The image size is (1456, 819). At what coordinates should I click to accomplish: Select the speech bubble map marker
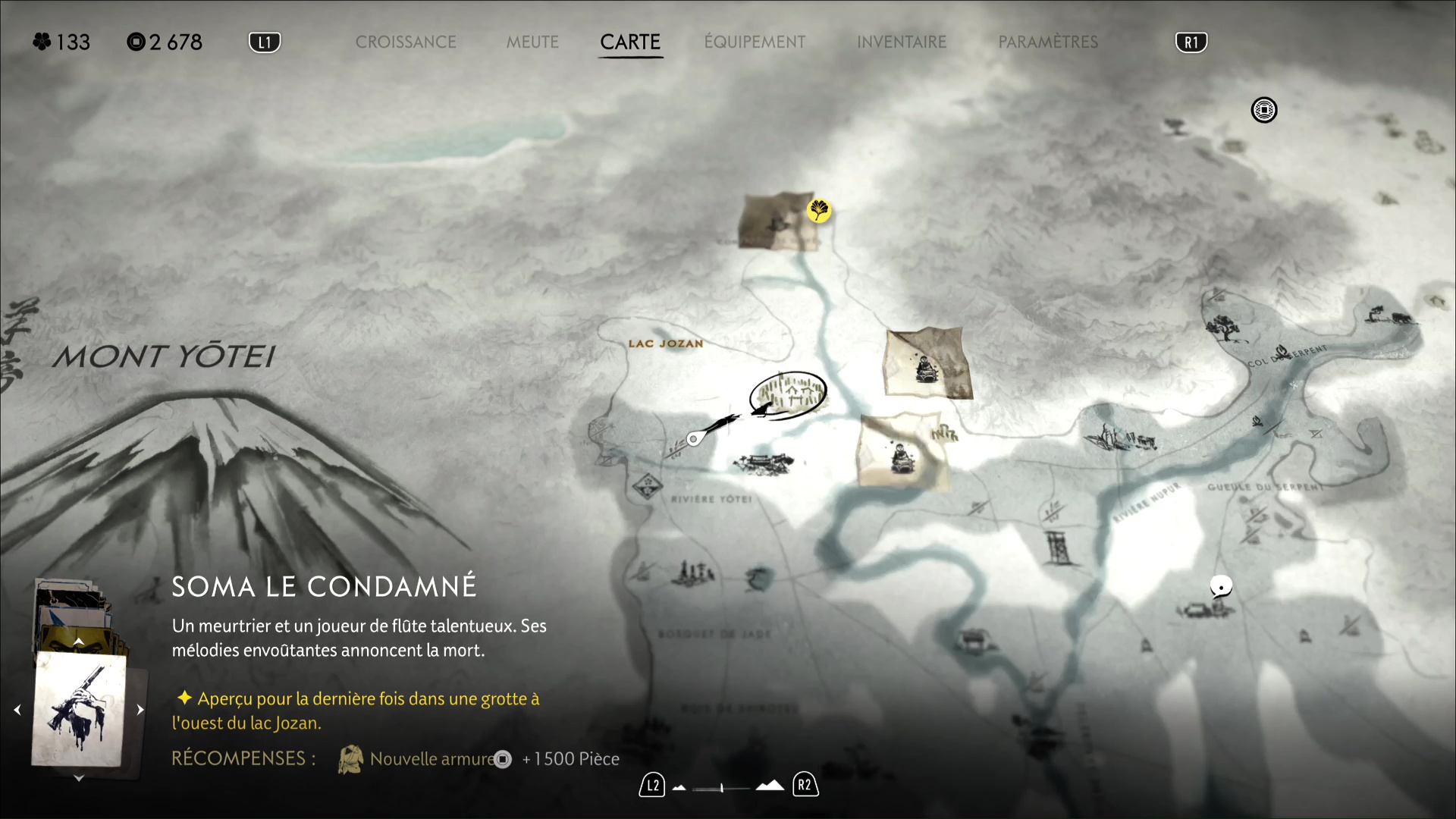tap(1221, 586)
